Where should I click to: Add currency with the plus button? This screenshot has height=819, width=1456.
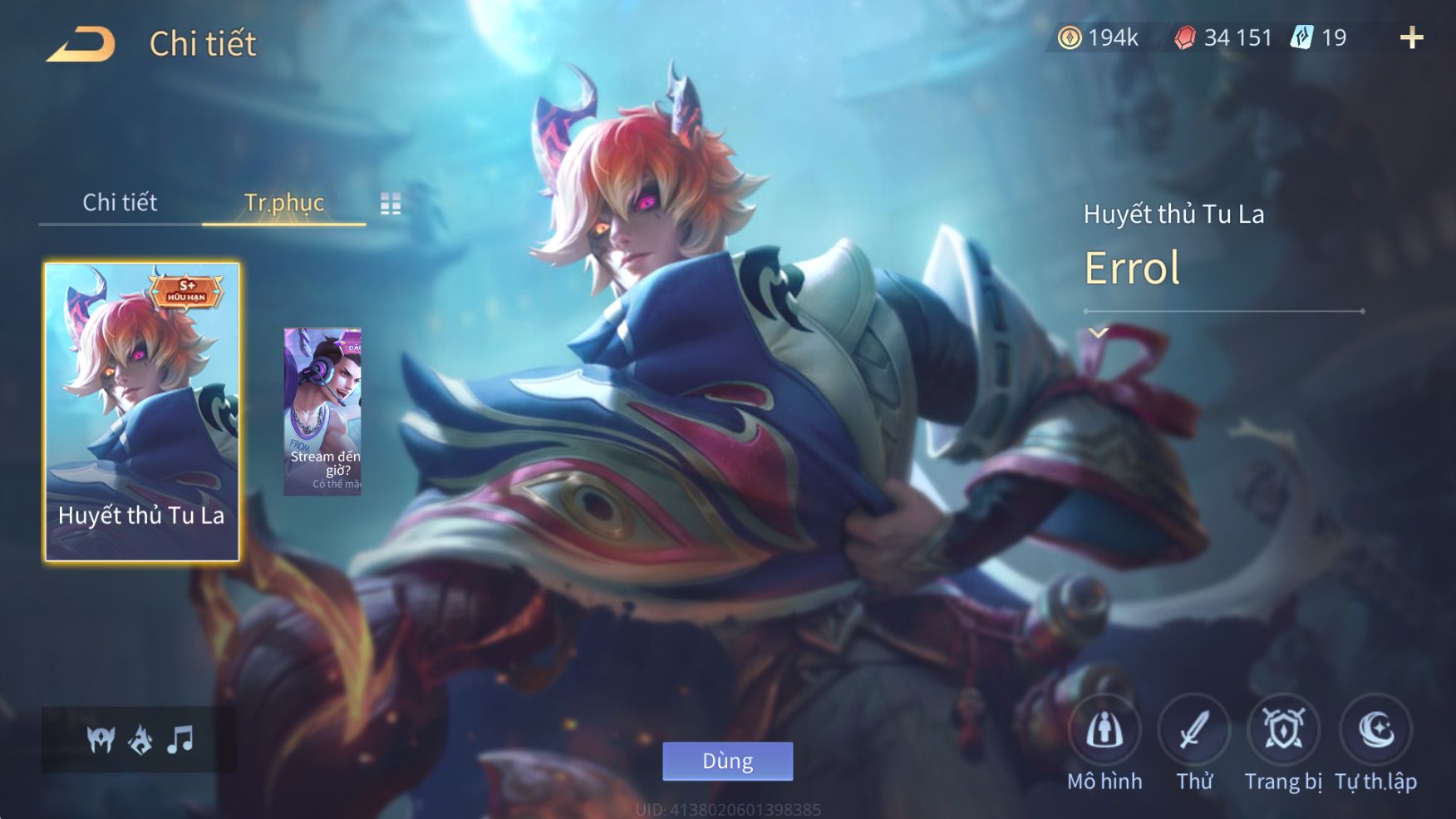click(1411, 37)
